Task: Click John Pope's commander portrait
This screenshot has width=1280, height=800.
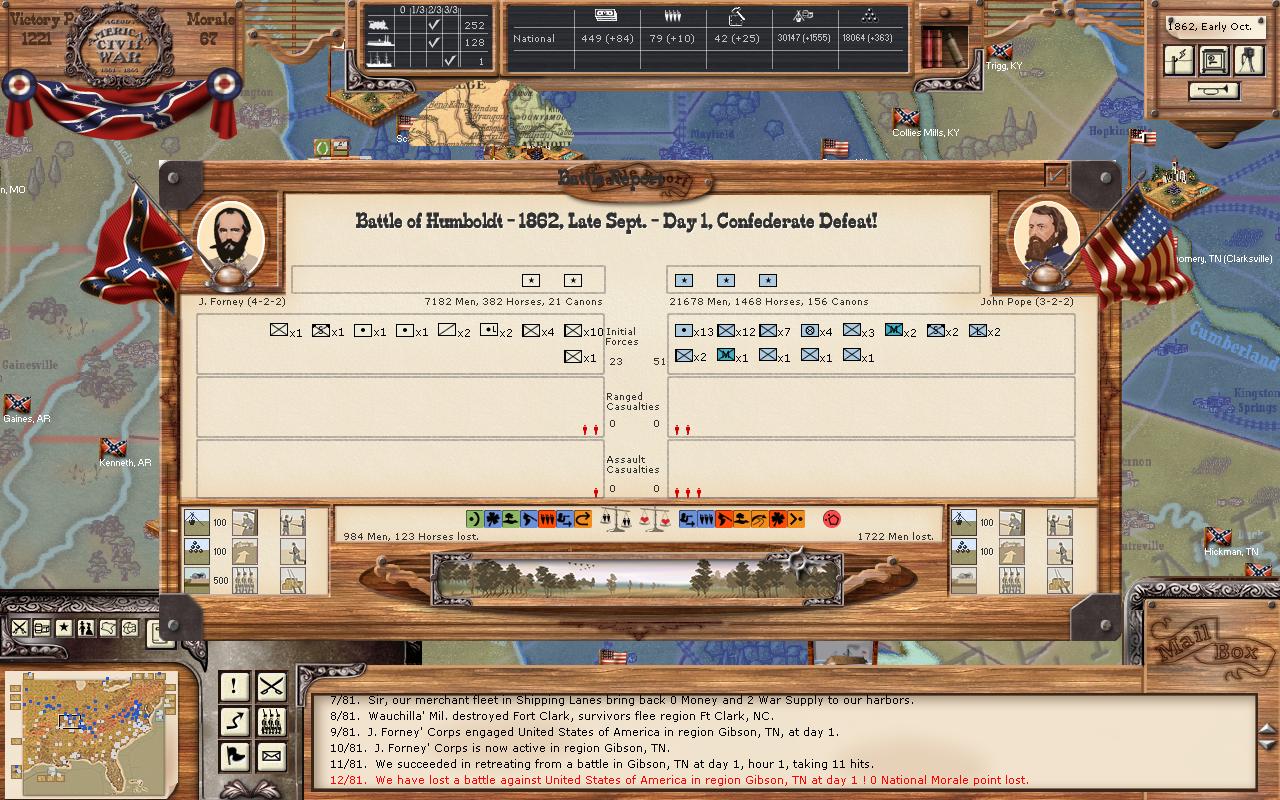Action: (1048, 236)
